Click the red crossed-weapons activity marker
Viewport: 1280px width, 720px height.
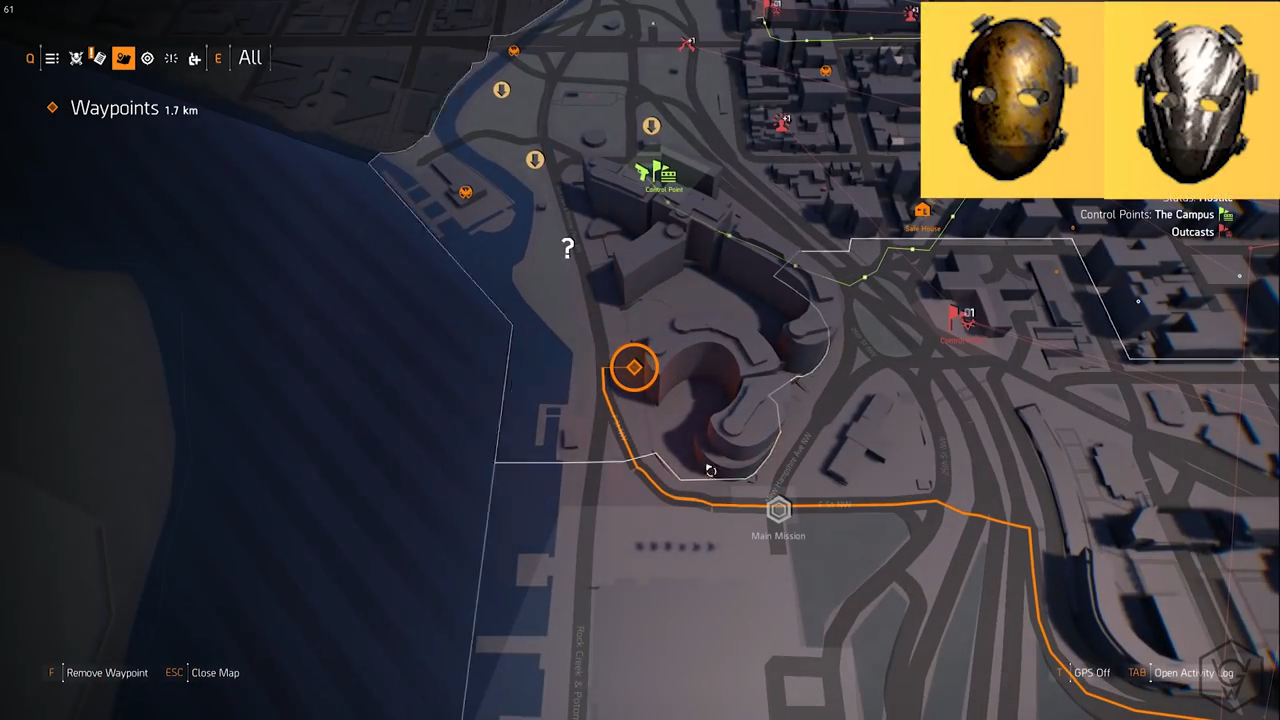(686, 44)
